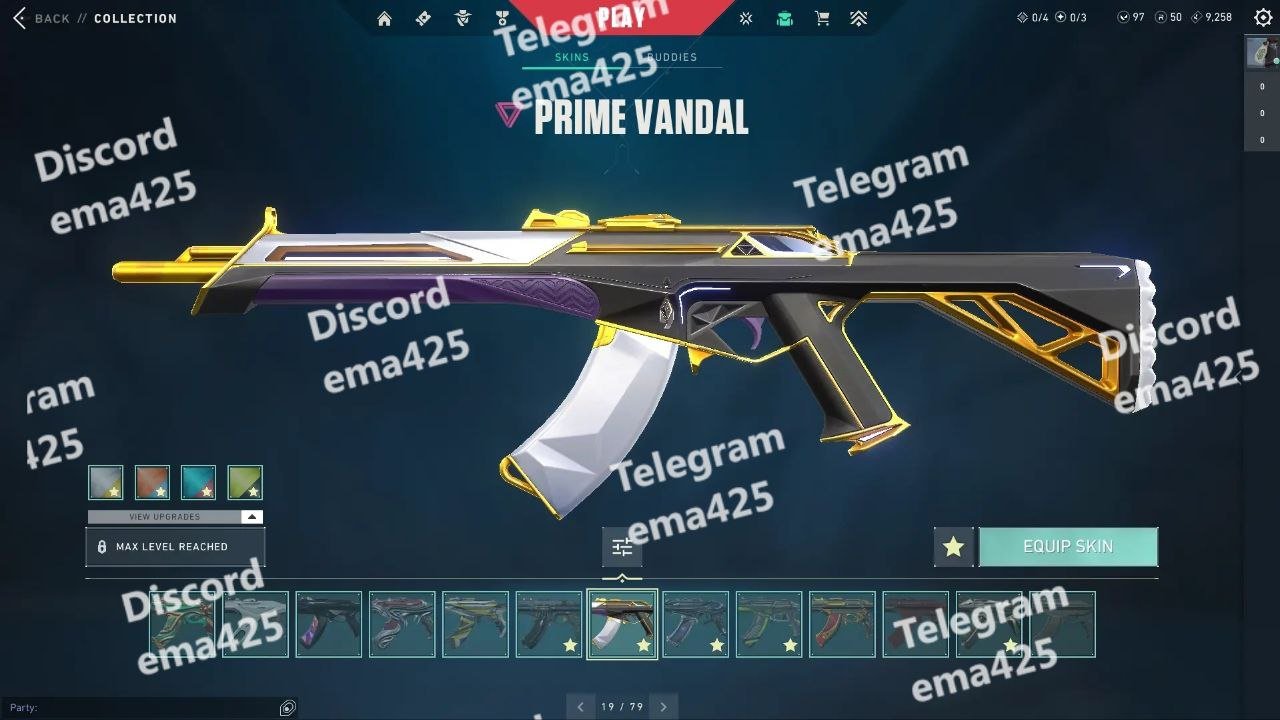
Task: Select the default gray variant swatch
Action: click(106, 482)
